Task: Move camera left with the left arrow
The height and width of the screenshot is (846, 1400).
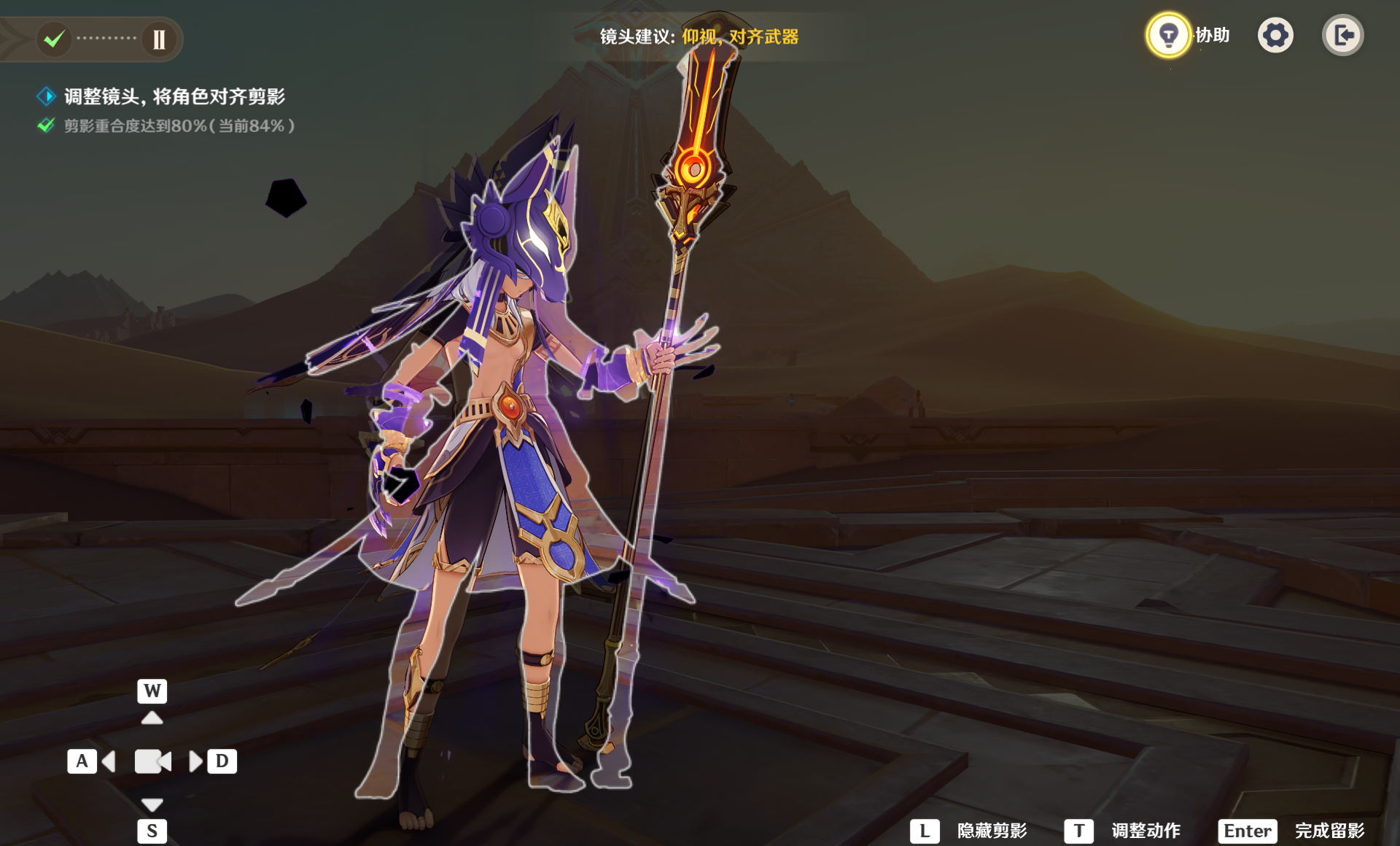Action: 109,761
